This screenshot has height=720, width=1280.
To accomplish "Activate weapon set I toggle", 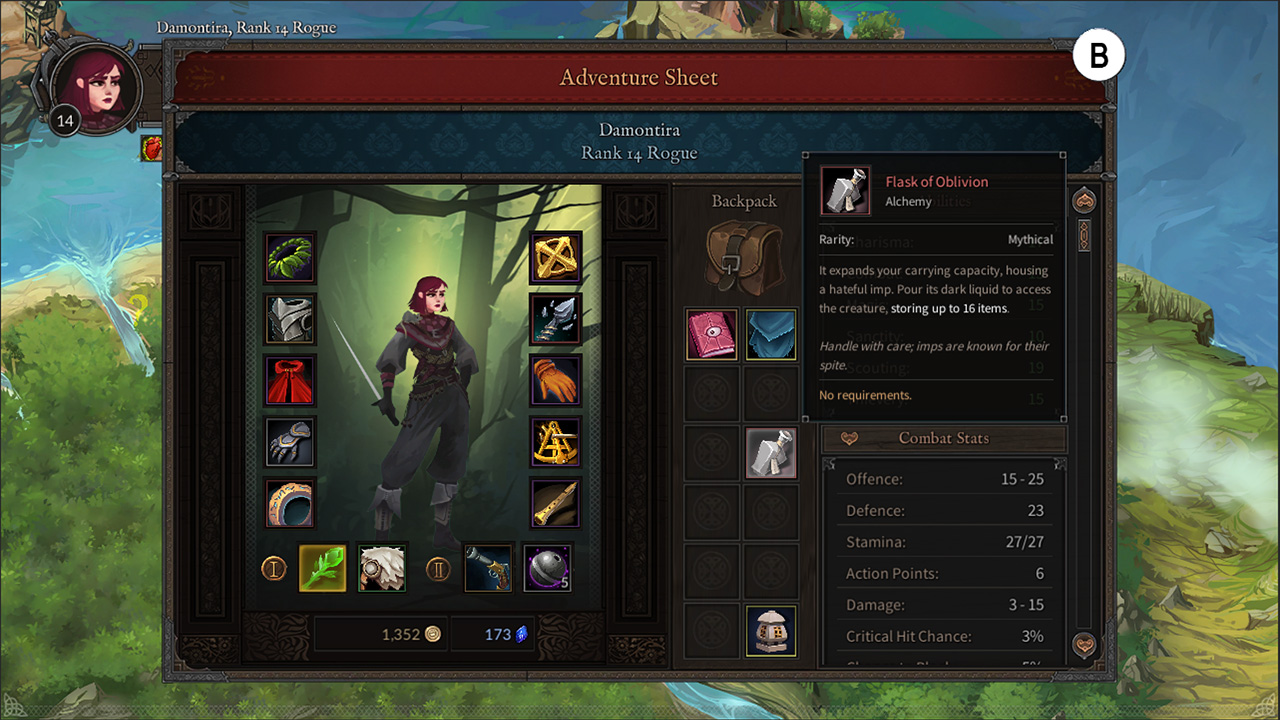I will point(273,567).
